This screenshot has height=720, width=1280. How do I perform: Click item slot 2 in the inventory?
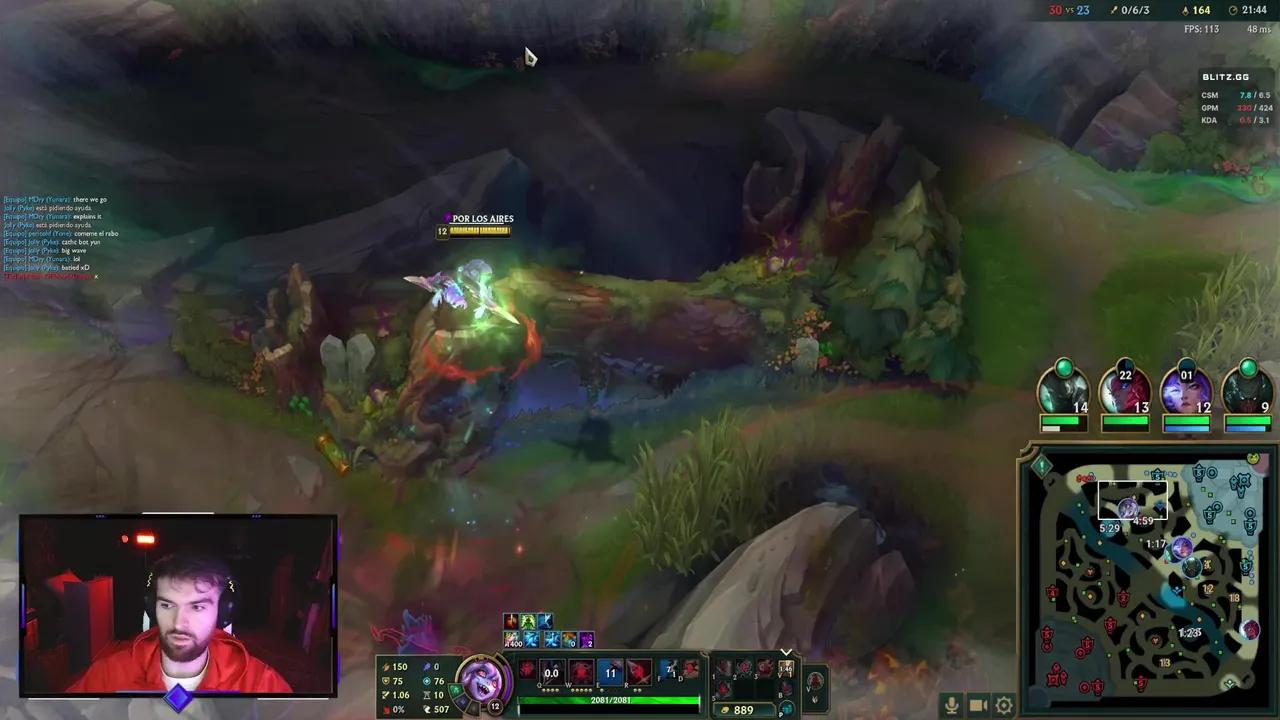click(746, 668)
